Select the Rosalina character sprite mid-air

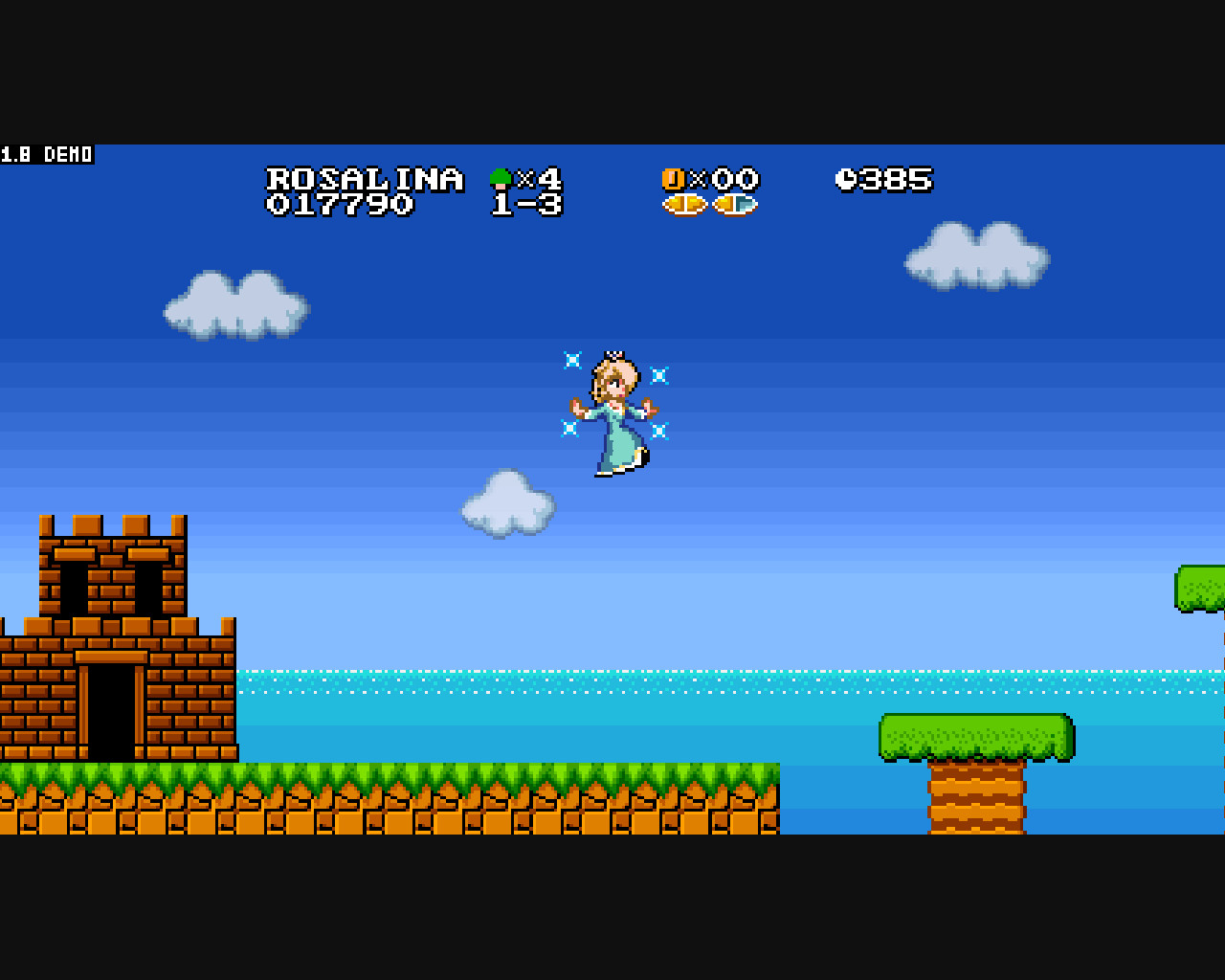point(617,412)
